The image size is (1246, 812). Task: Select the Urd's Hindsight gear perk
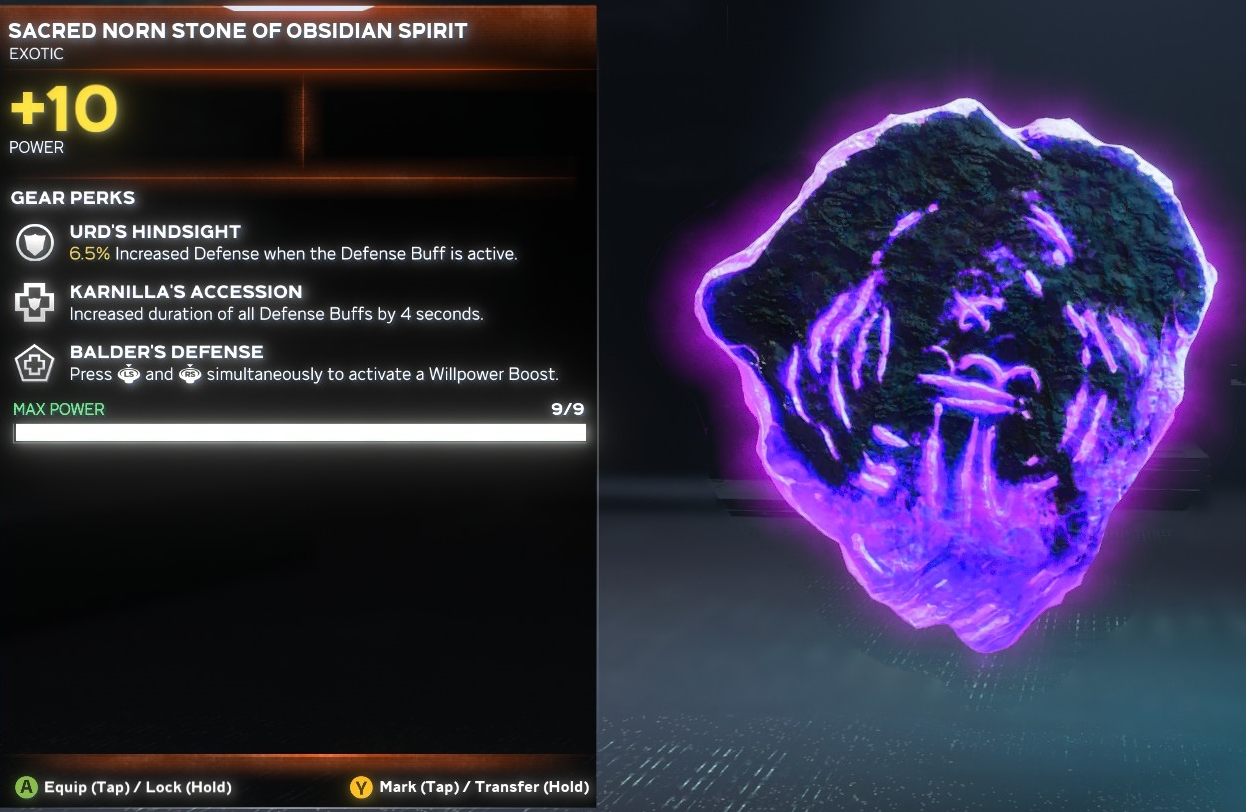tap(155, 232)
